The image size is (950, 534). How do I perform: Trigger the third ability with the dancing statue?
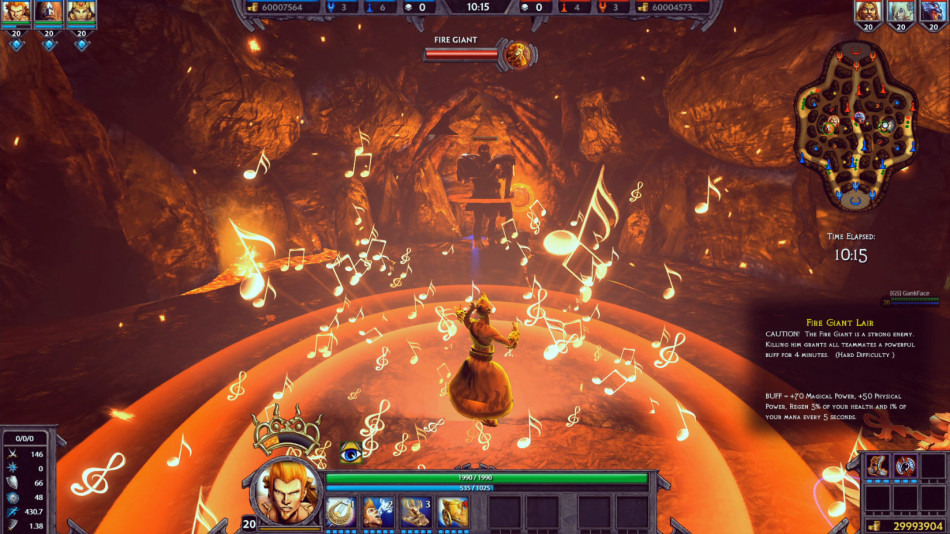pos(416,511)
